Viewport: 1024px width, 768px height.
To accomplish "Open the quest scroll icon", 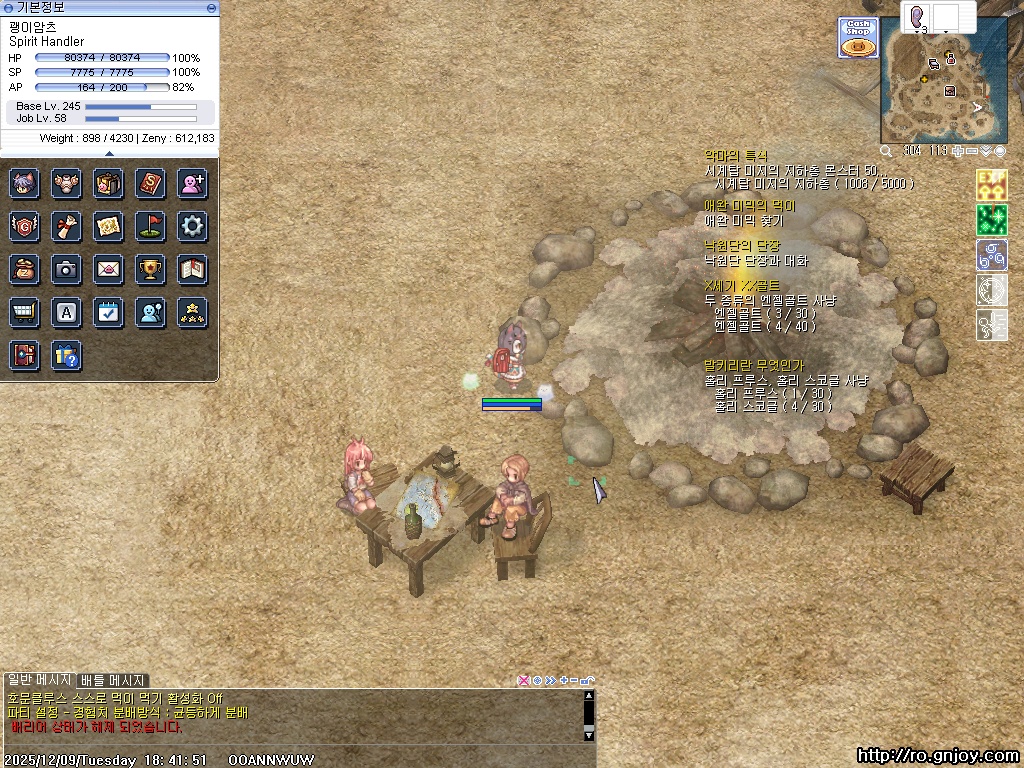I will tap(66, 226).
